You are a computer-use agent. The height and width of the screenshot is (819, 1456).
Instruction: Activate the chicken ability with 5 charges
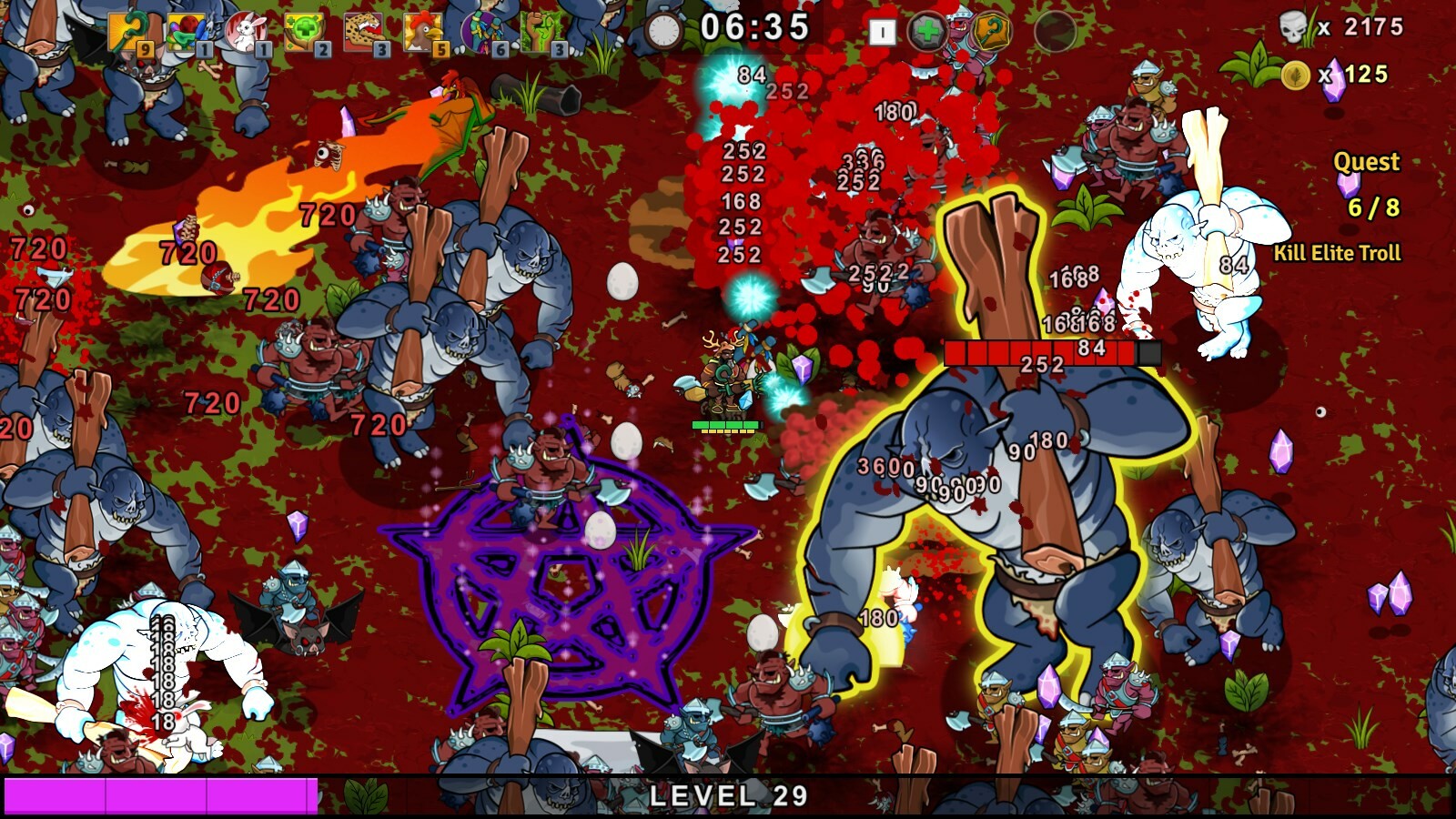click(x=422, y=32)
